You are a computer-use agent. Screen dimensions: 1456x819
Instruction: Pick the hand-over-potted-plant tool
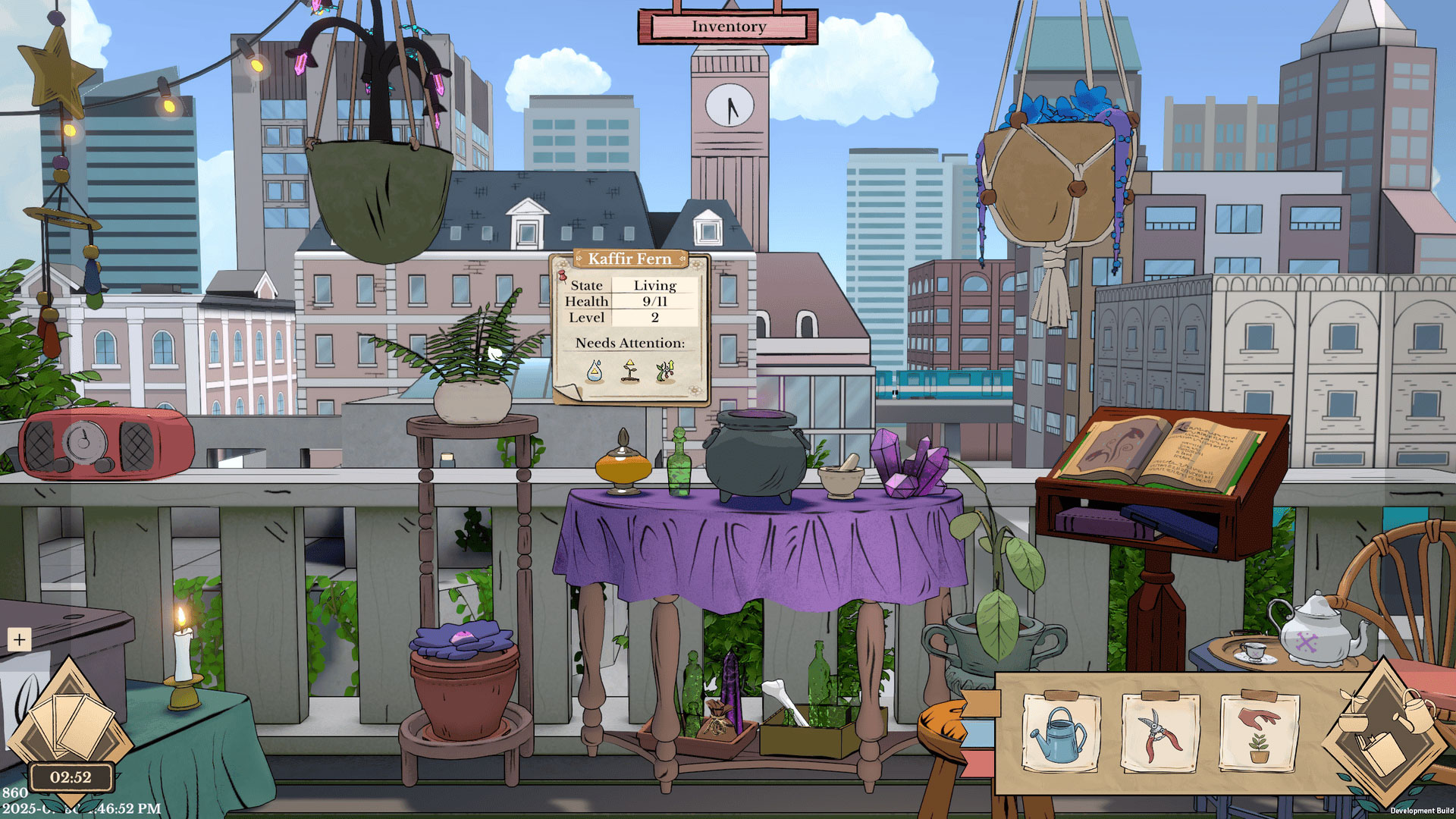point(1258,734)
